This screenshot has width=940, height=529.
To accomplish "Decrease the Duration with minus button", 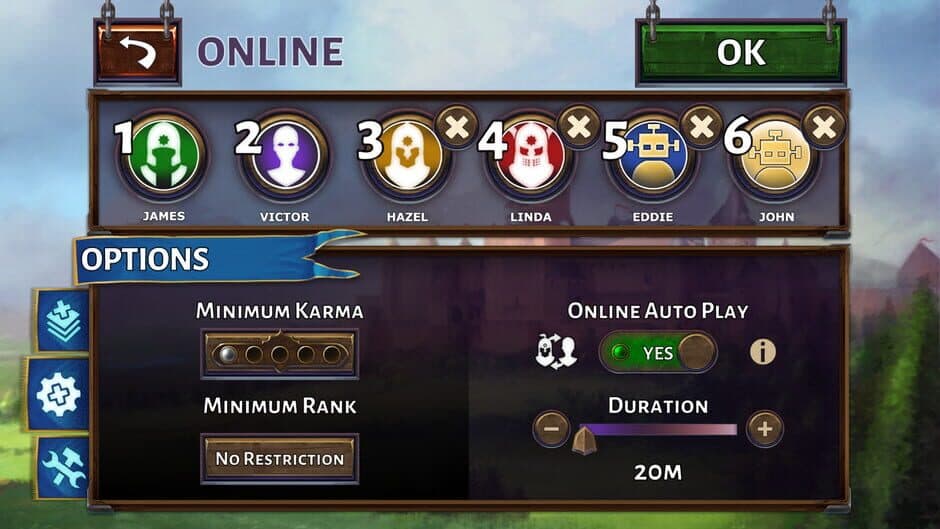I will 551,430.
